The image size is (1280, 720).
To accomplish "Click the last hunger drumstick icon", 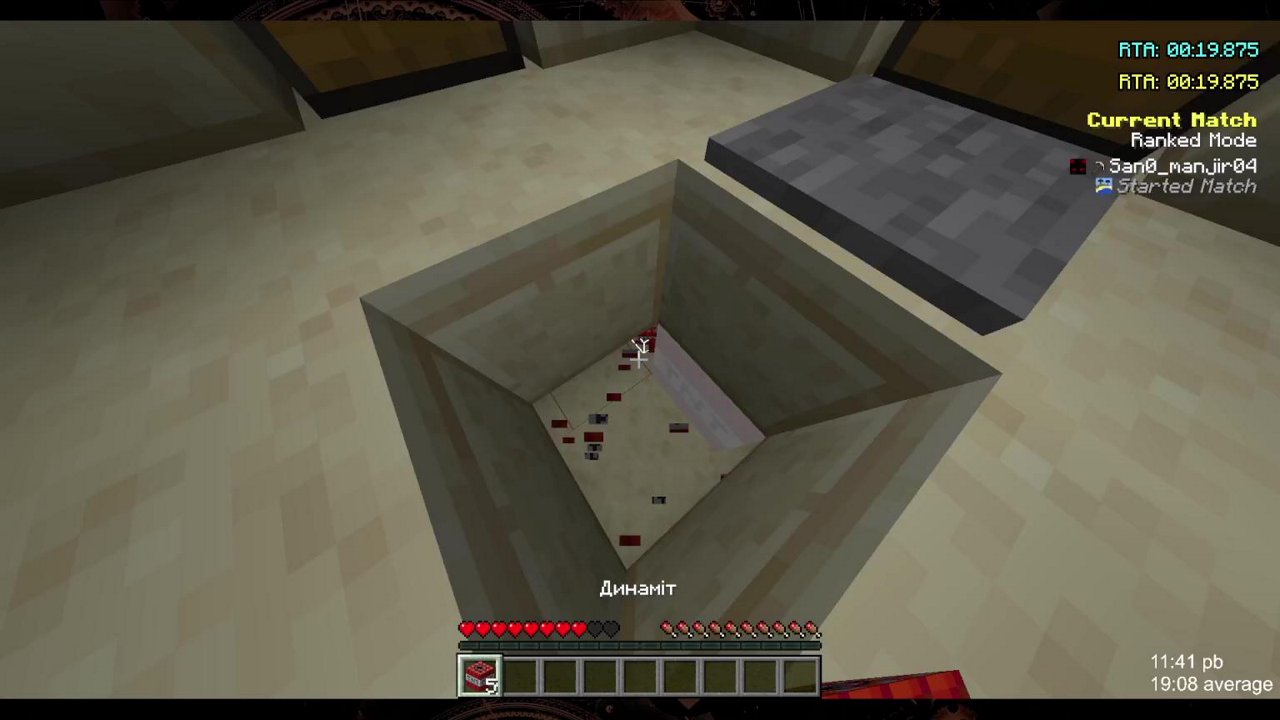I will click(813, 628).
